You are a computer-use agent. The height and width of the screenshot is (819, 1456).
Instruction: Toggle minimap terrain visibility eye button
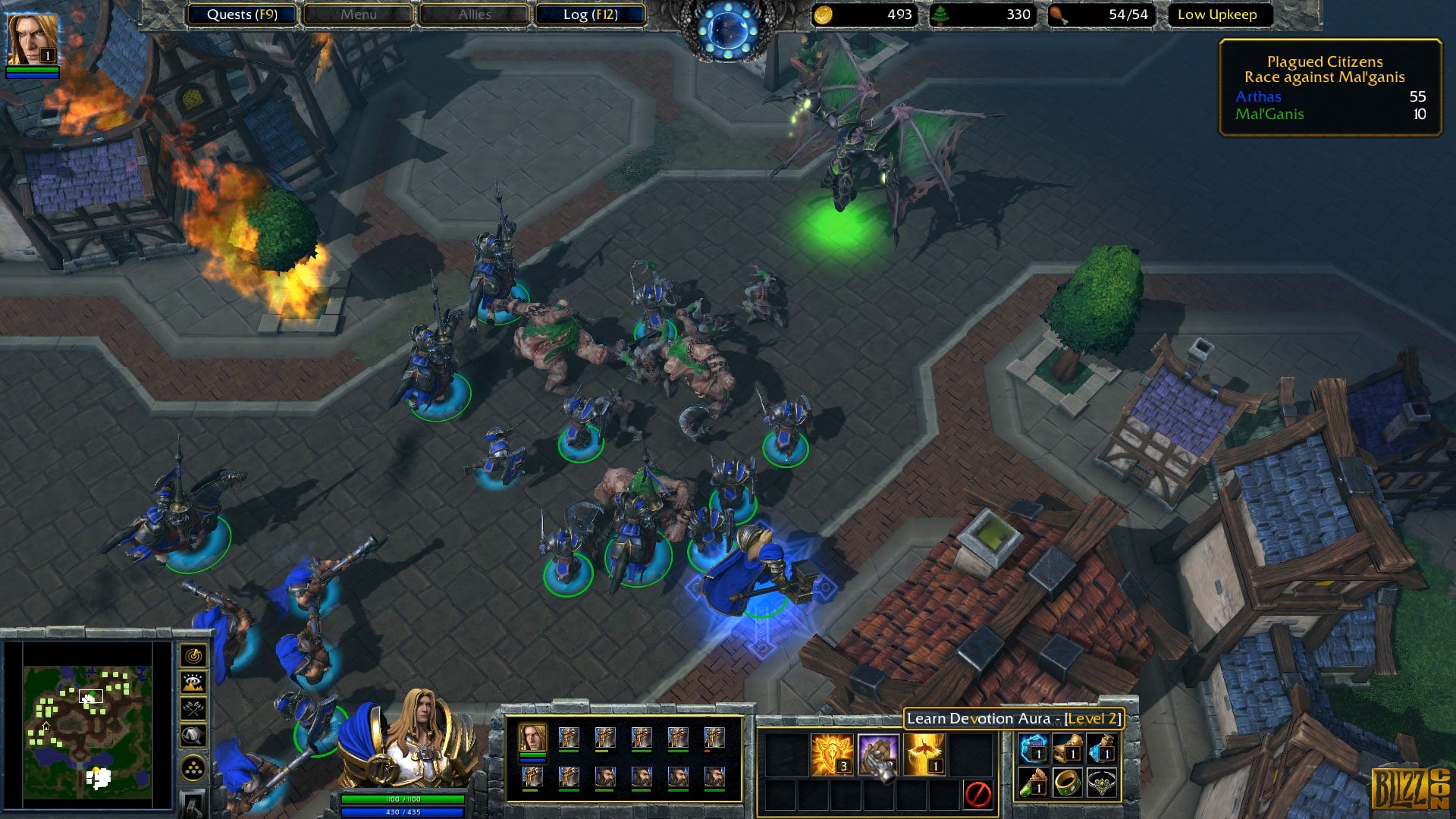click(x=193, y=682)
